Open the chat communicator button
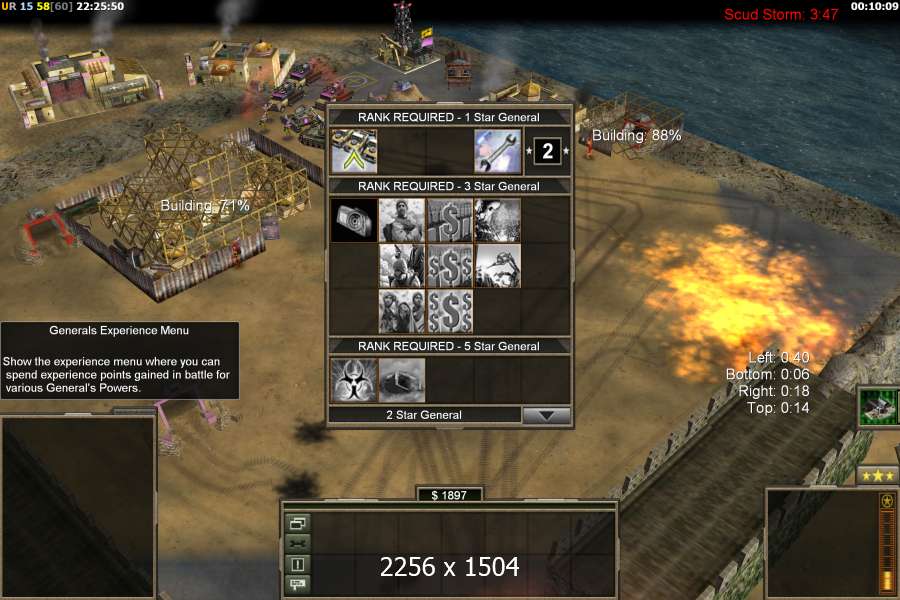Screen dimensions: 900x600 298,584
